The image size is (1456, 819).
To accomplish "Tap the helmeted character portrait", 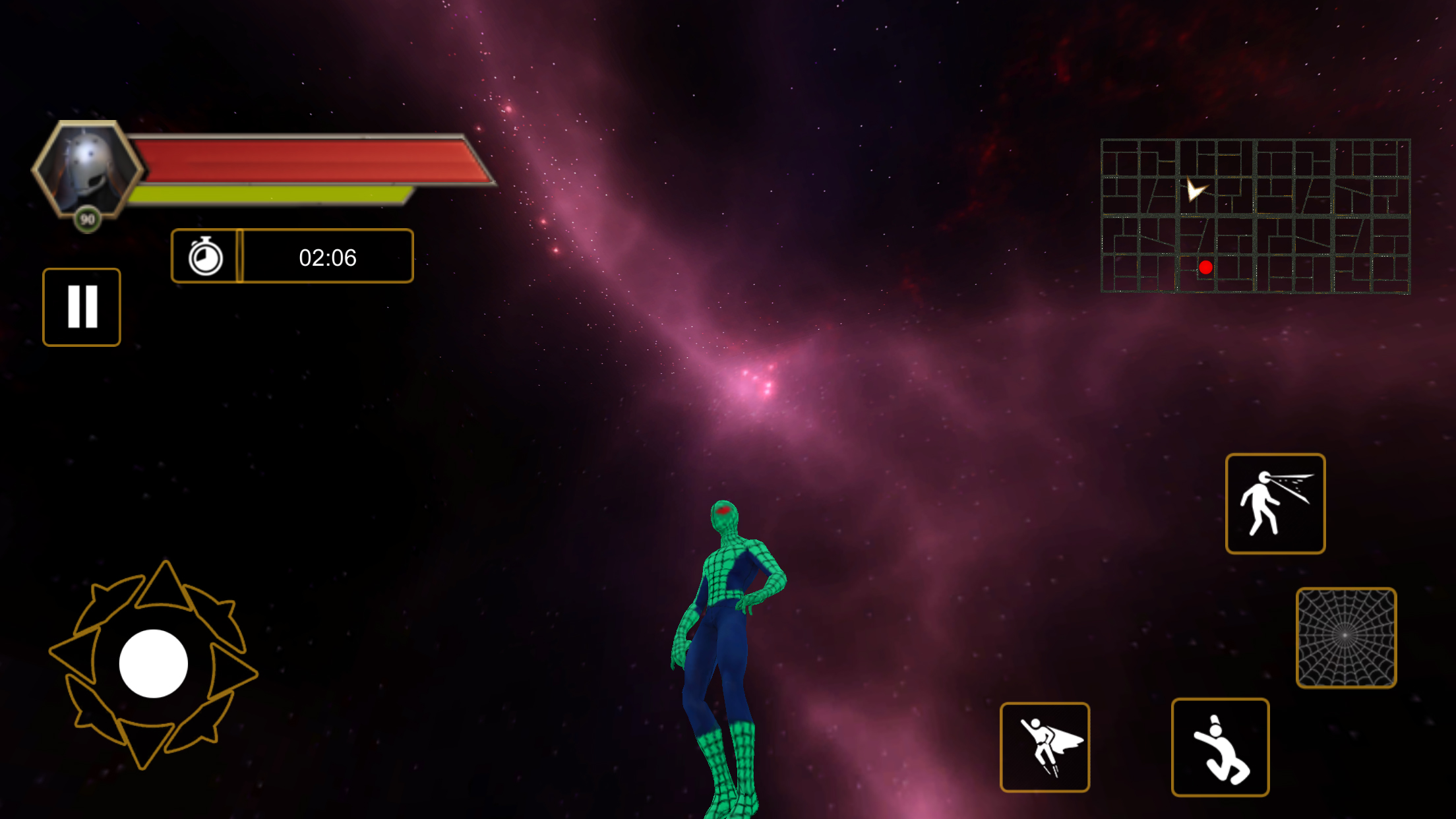I will [x=88, y=169].
